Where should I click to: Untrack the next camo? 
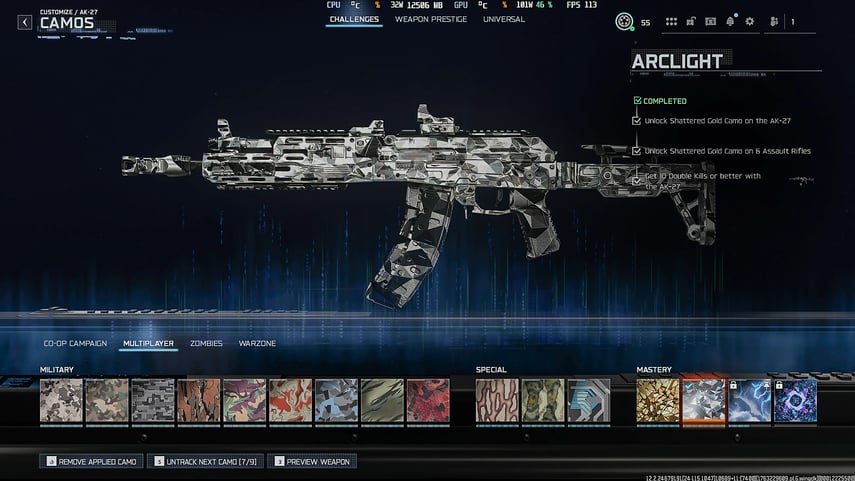pos(205,461)
